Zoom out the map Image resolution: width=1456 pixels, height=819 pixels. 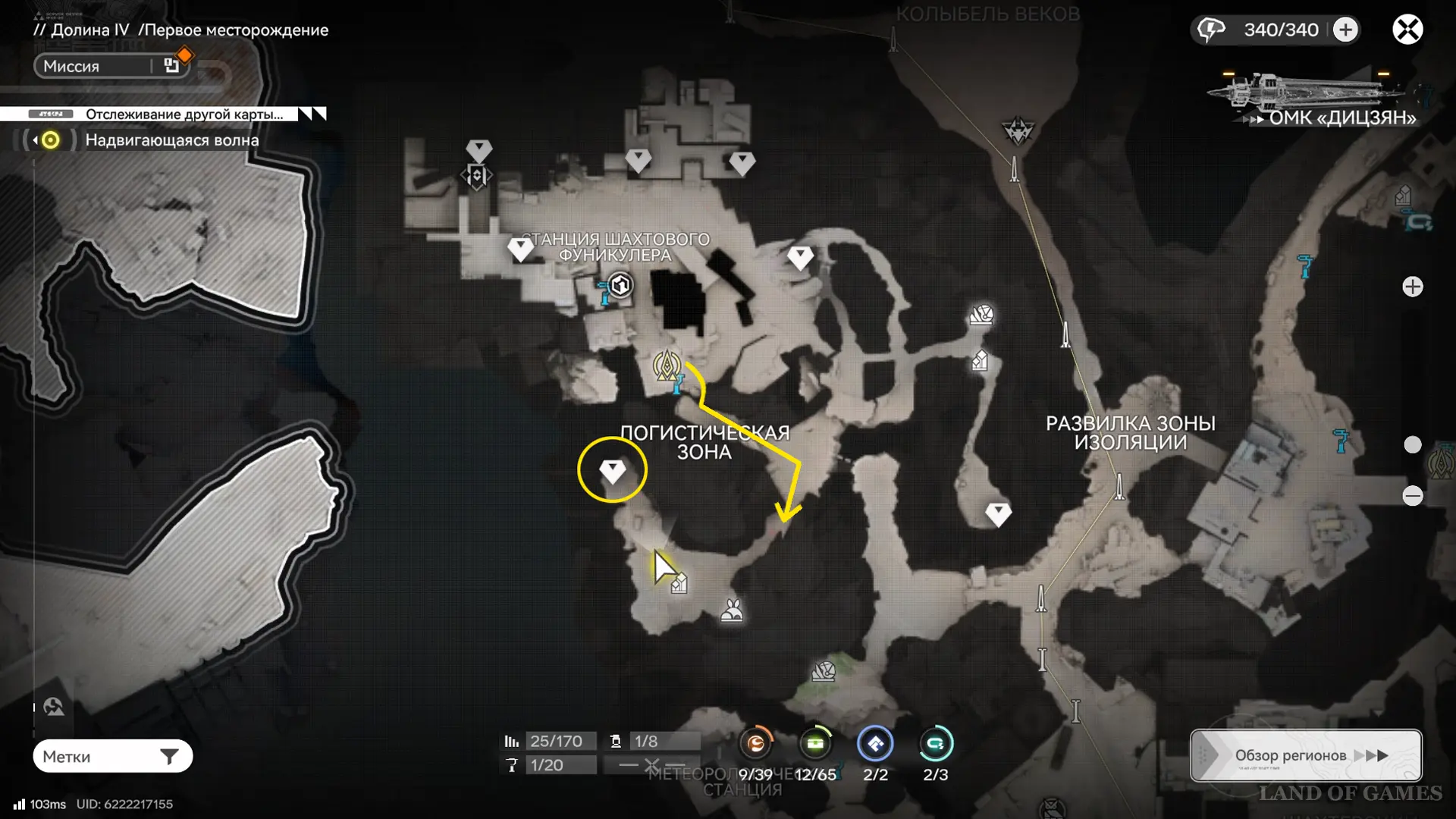pos(1412,496)
